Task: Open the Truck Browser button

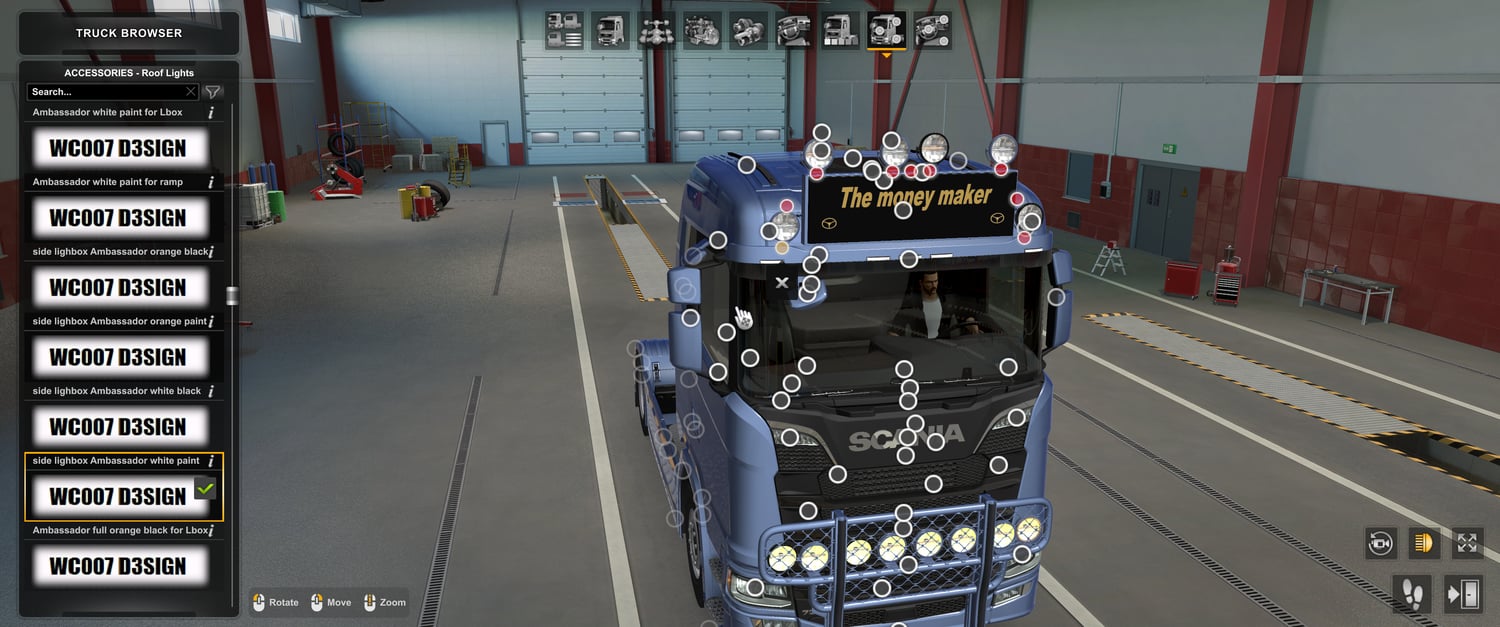Action: (x=129, y=33)
